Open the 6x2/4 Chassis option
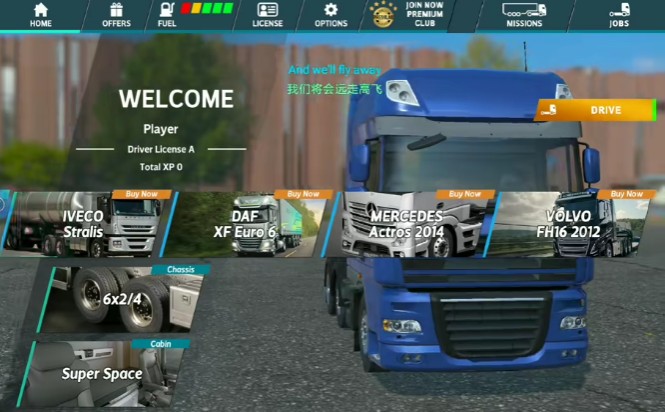This screenshot has height=412, width=665. pyautogui.click(x=122, y=299)
